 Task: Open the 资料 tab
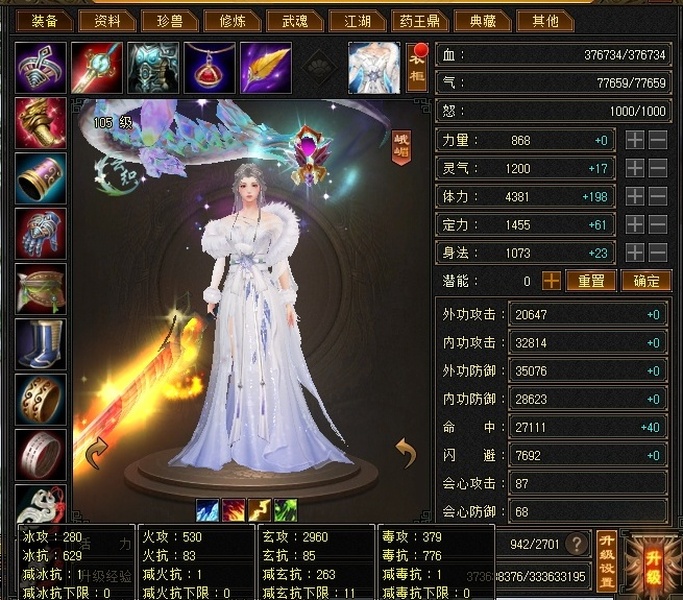coord(106,20)
